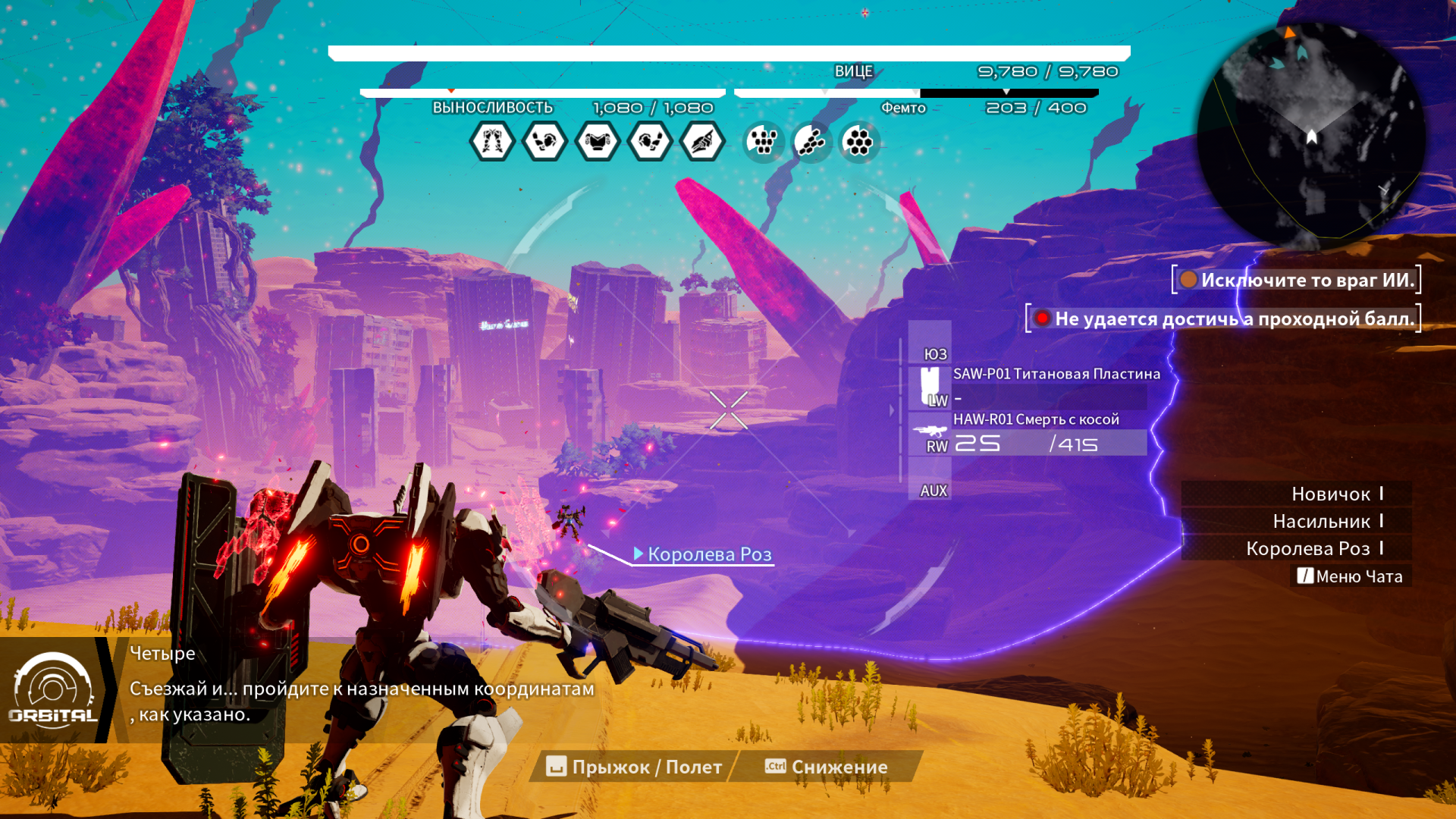Click the arm icon beside the head icon
This screenshot has width=1456, height=819.
pos(650,142)
